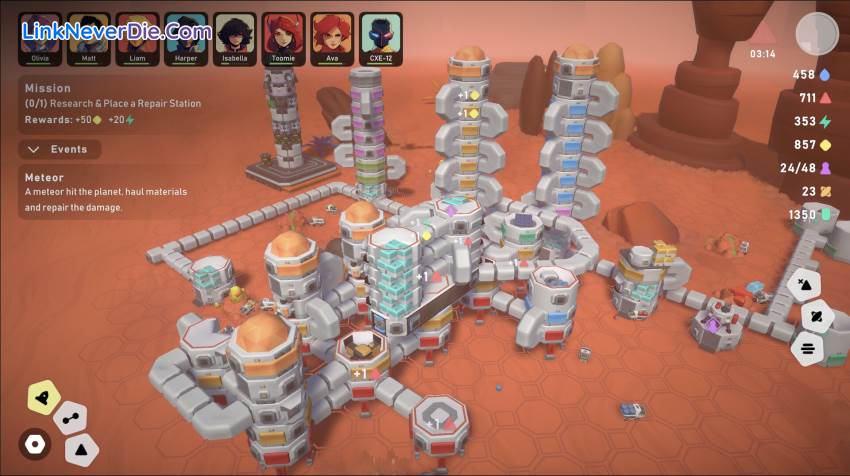
Task: Activate the connector nodes pentagon button
Action: 70,417
